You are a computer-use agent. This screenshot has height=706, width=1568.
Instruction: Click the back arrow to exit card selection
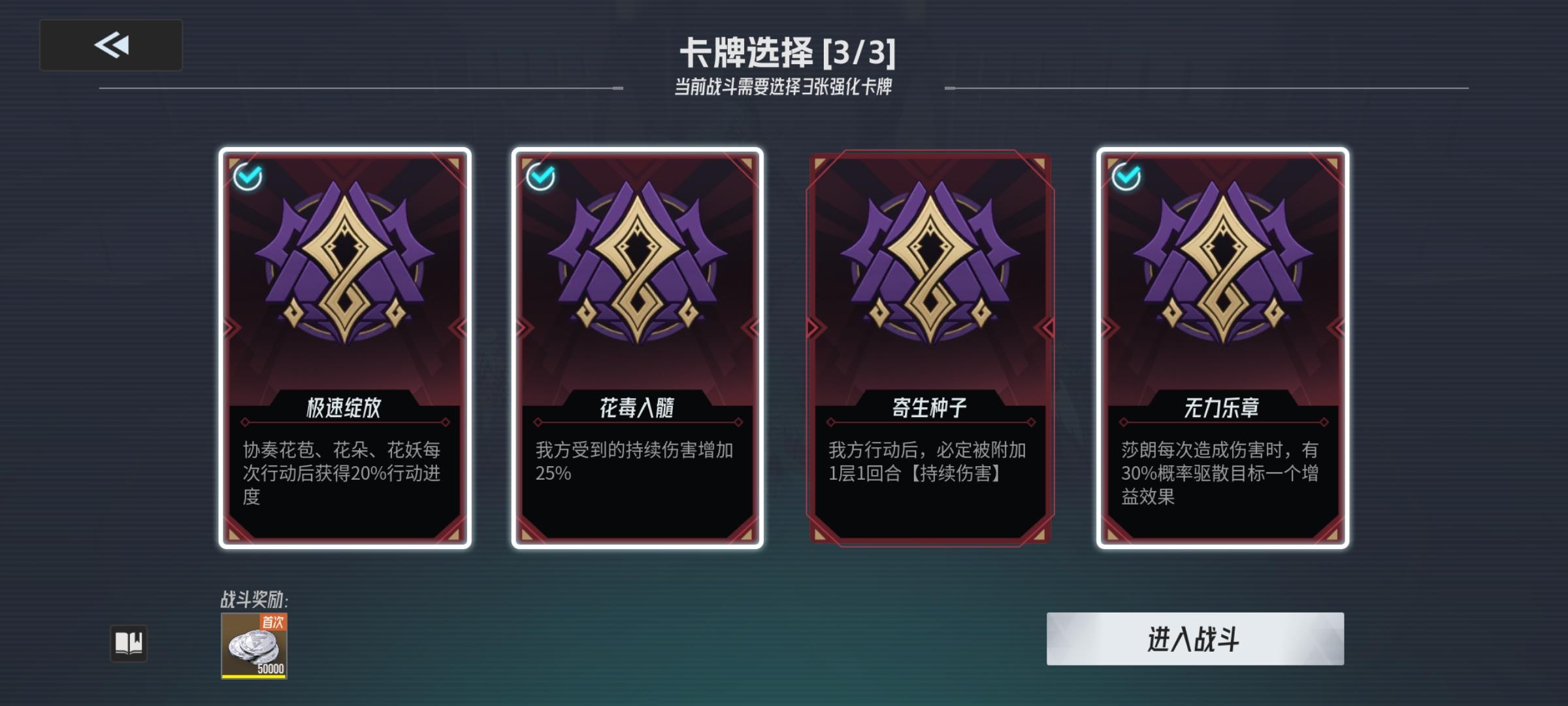click(111, 44)
